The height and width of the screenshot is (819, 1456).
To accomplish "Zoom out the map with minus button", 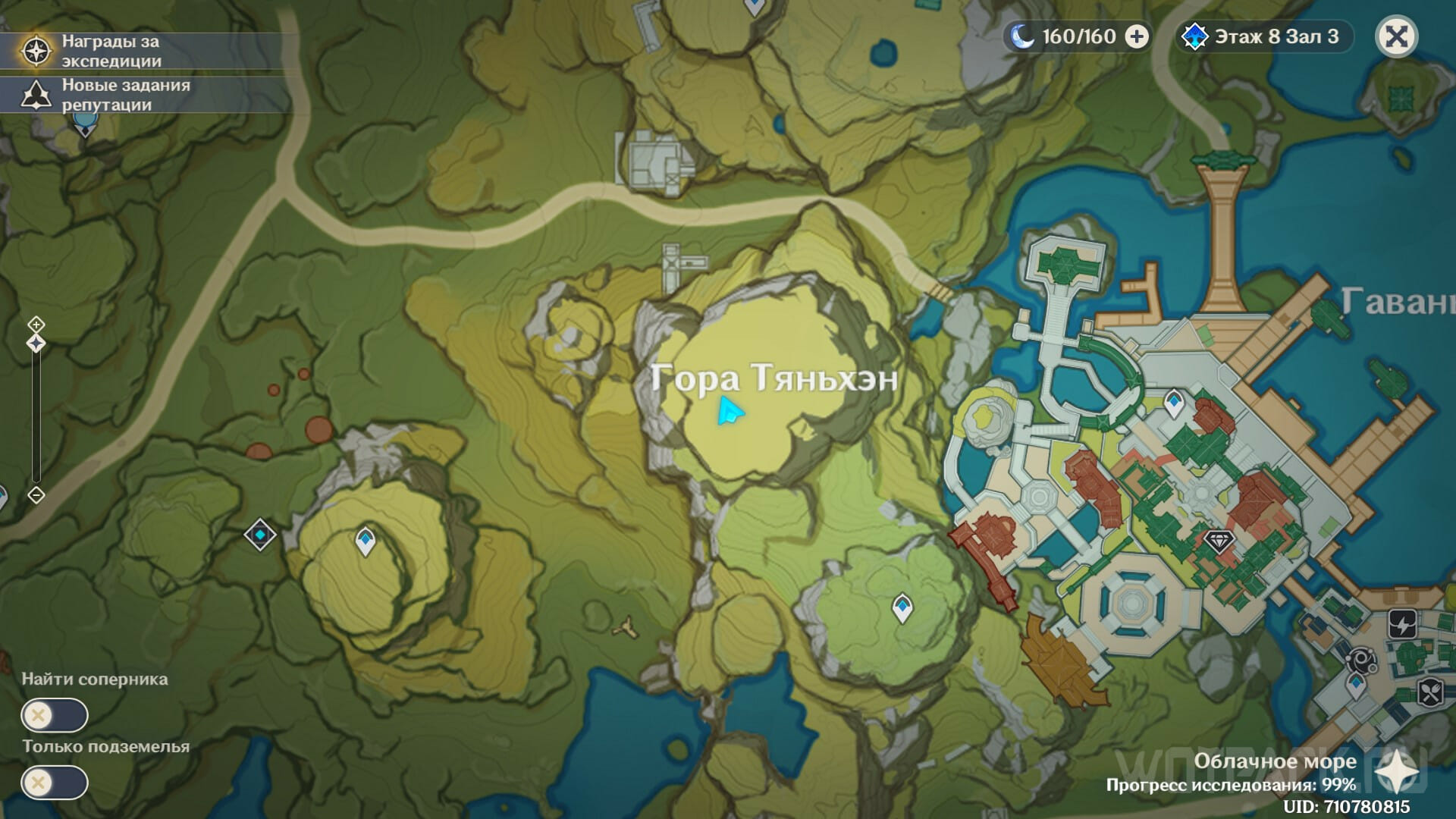I will click(x=36, y=495).
